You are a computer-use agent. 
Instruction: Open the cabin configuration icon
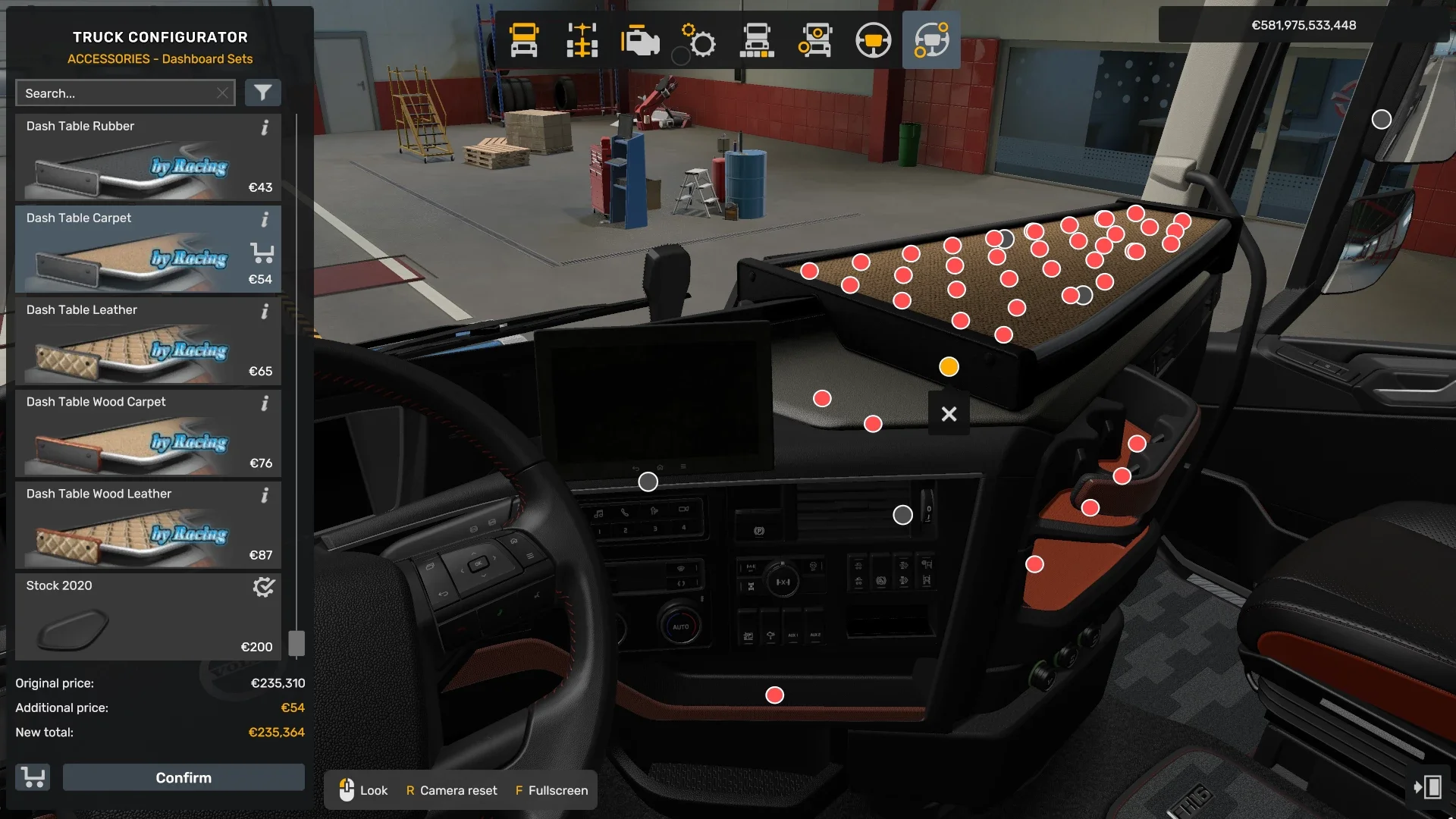[x=524, y=40]
